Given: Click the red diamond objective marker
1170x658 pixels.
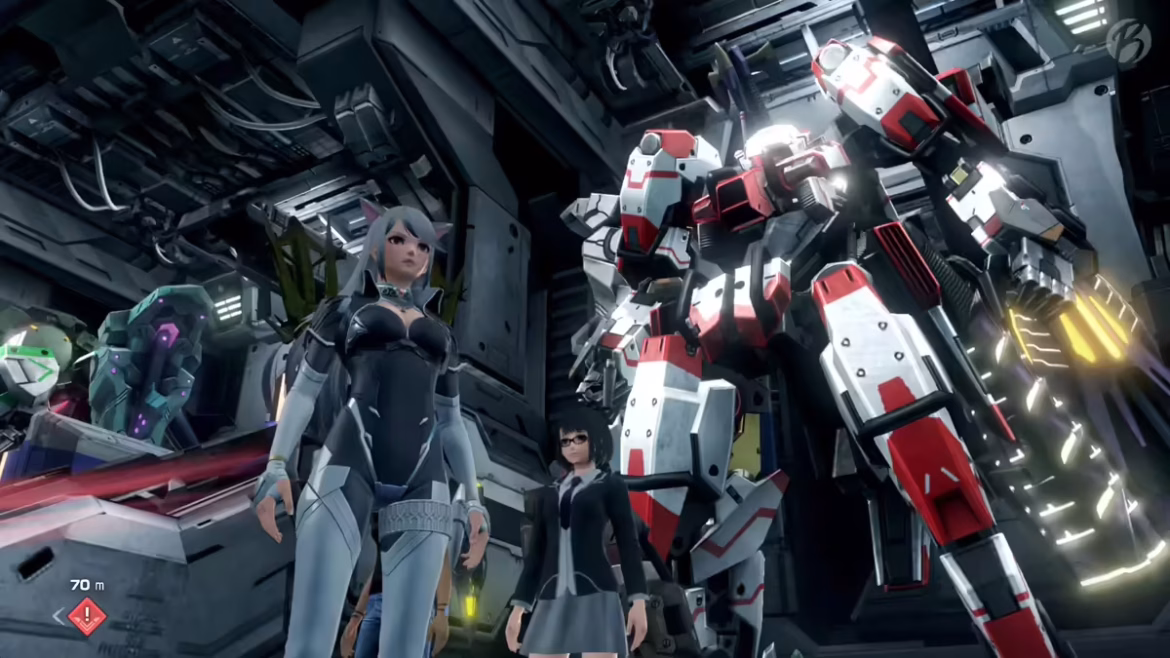Looking at the screenshot, I should coord(87,615).
